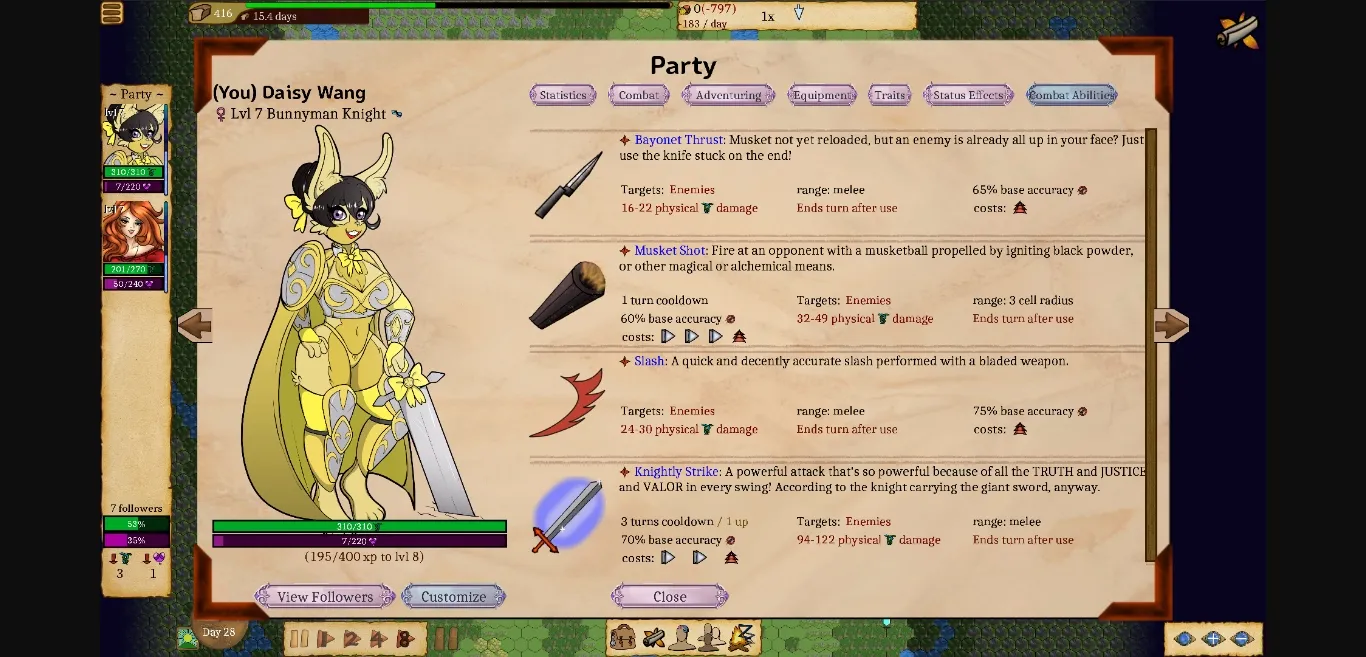Show the Adventuring tab
The width and height of the screenshot is (1366, 657).
pyautogui.click(x=728, y=95)
